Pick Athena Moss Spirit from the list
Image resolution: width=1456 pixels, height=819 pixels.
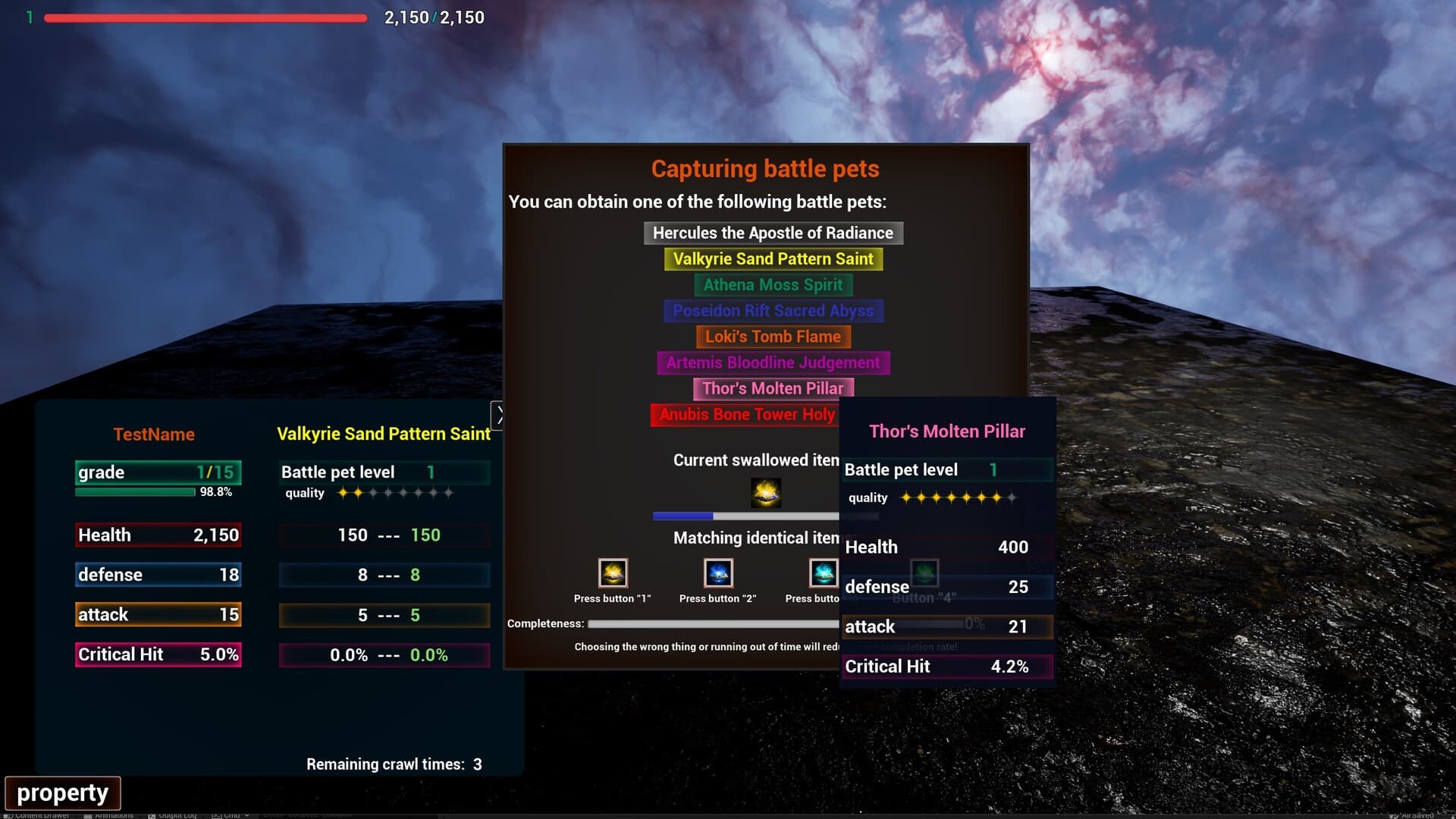(773, 284)
